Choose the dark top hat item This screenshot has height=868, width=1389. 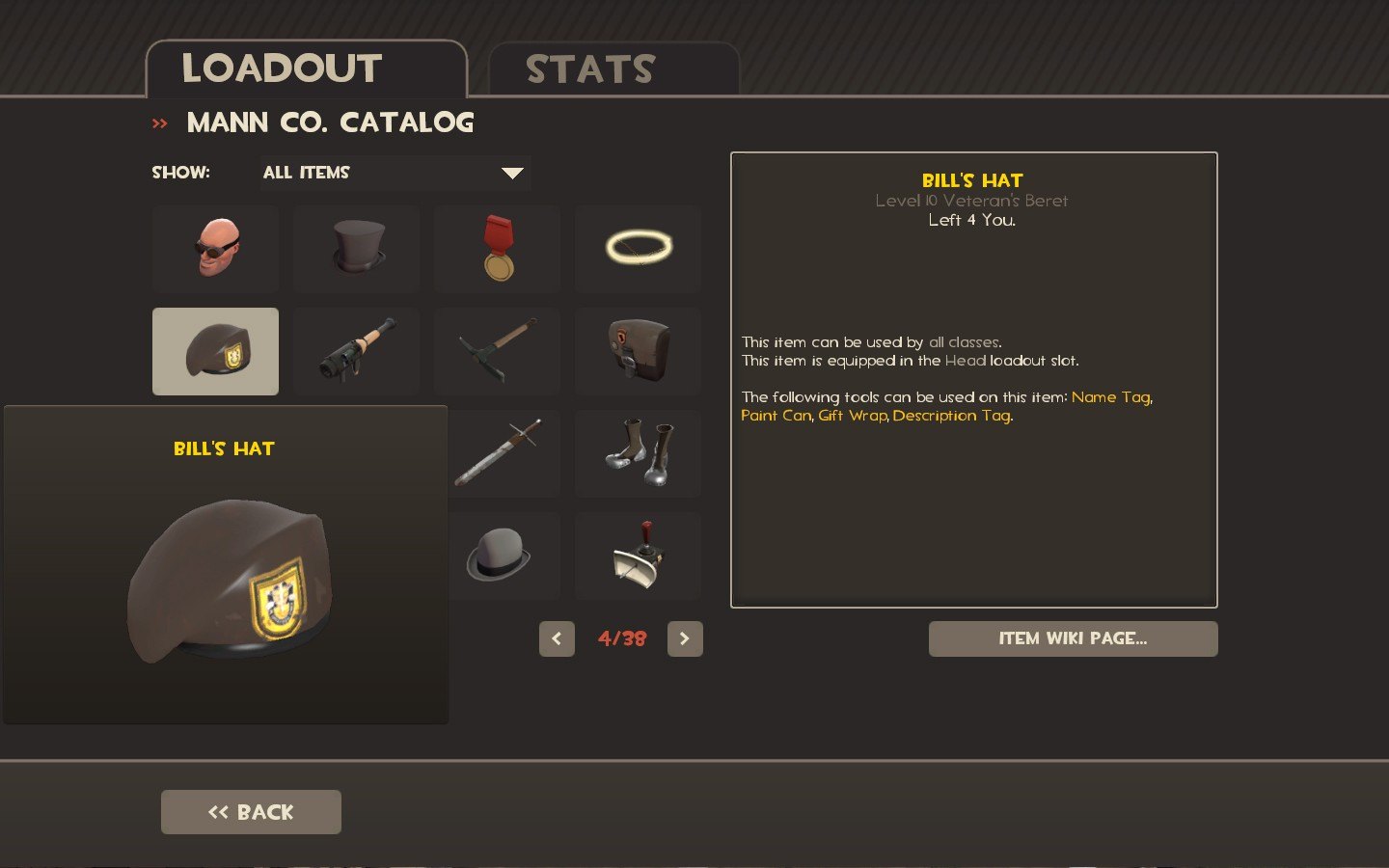pos(356,248)
